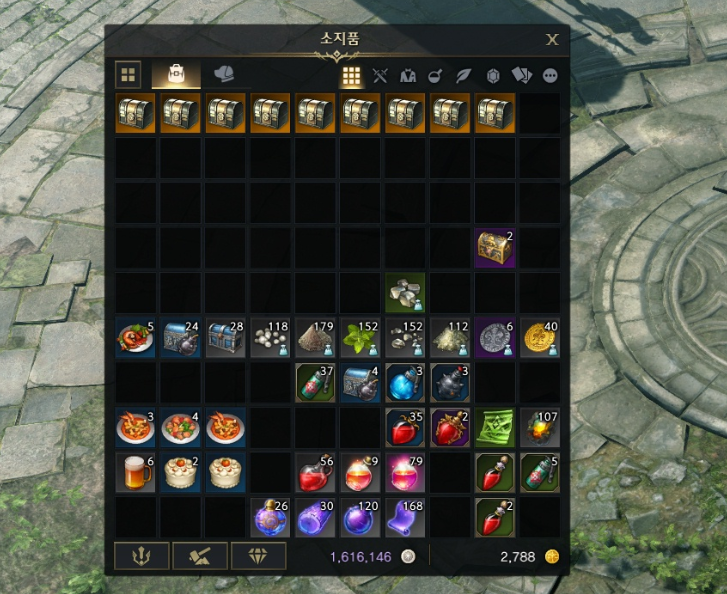Choose the feather category filter

coord(464,75)
